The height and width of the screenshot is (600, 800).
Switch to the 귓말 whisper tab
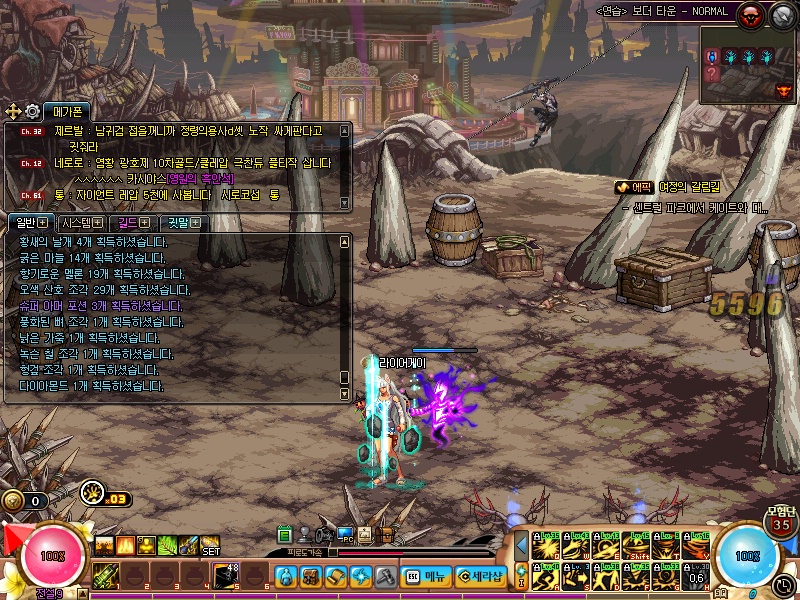tap(184, 222)
